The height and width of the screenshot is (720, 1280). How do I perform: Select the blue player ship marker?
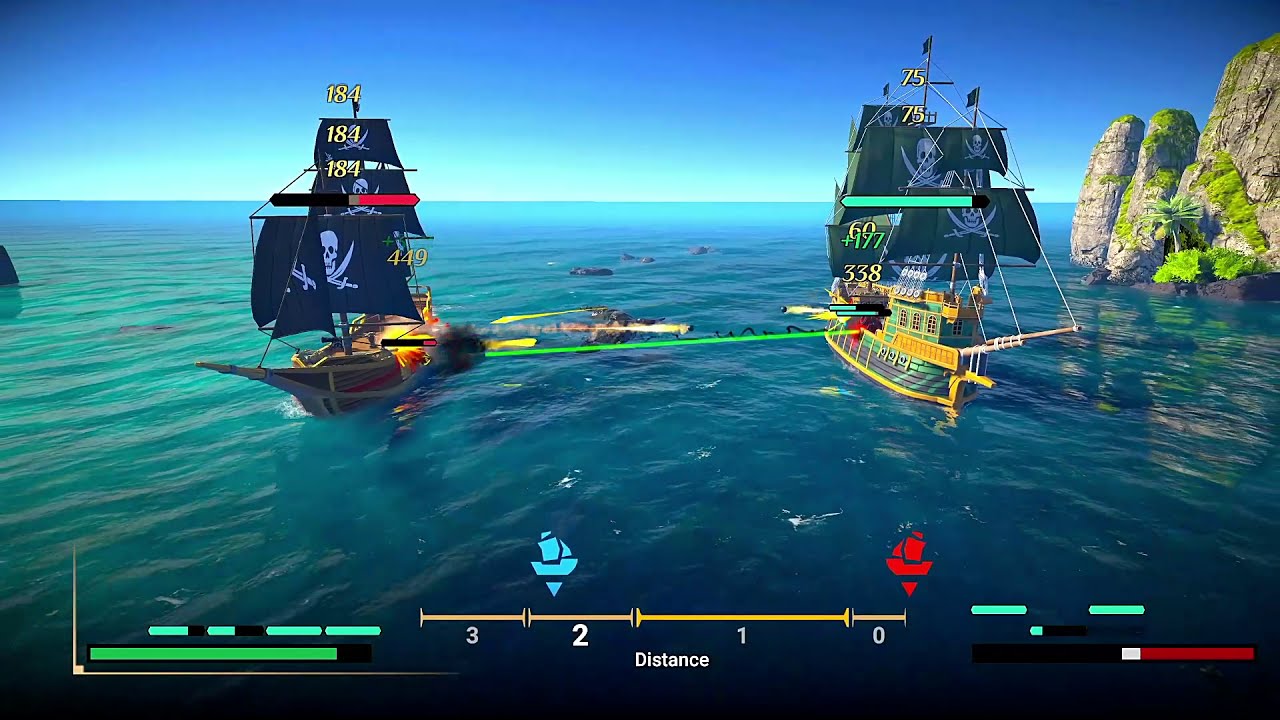(x=553, y=557)
